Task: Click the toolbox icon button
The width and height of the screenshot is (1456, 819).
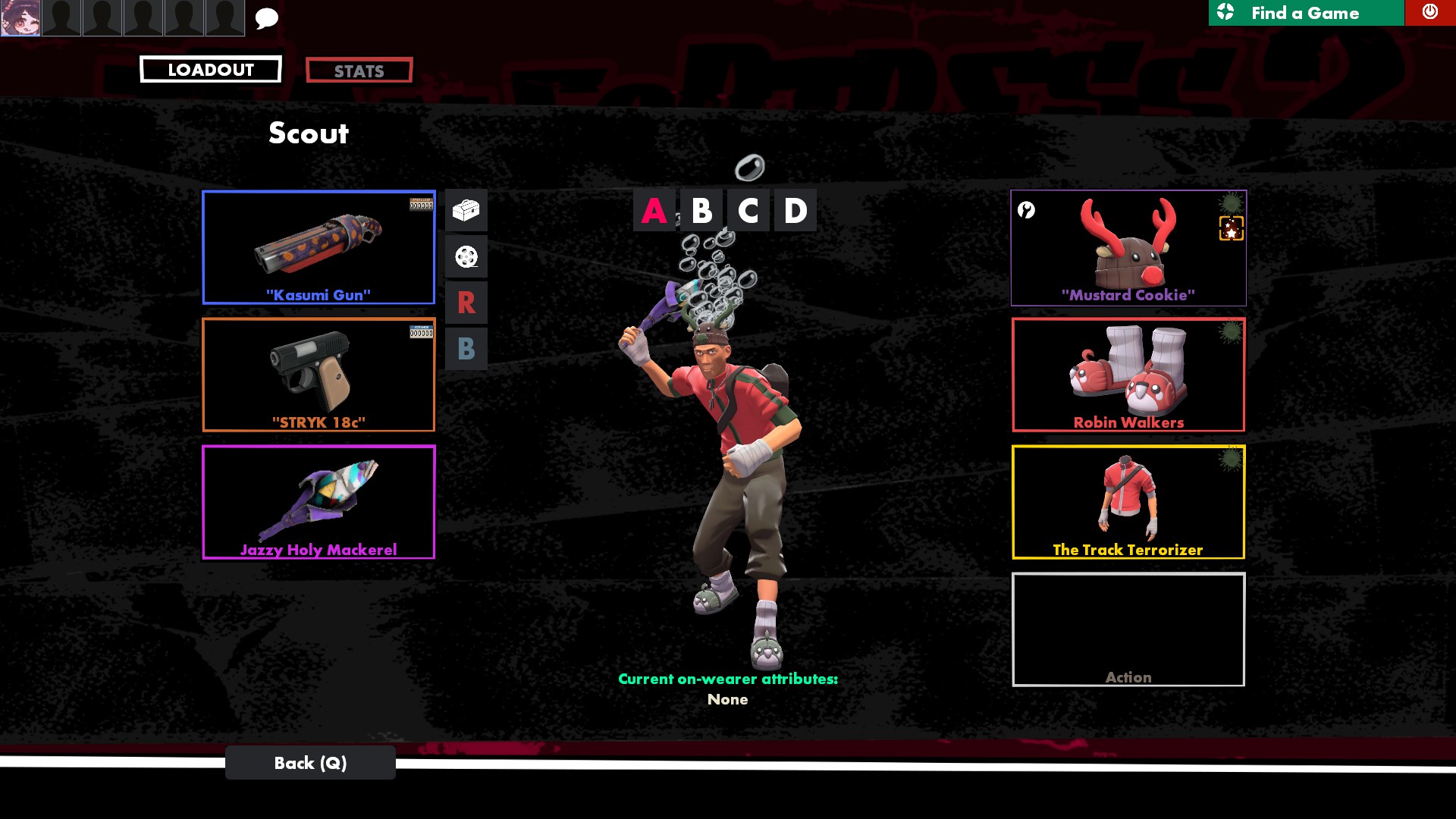Action: [x=466, y=210]
